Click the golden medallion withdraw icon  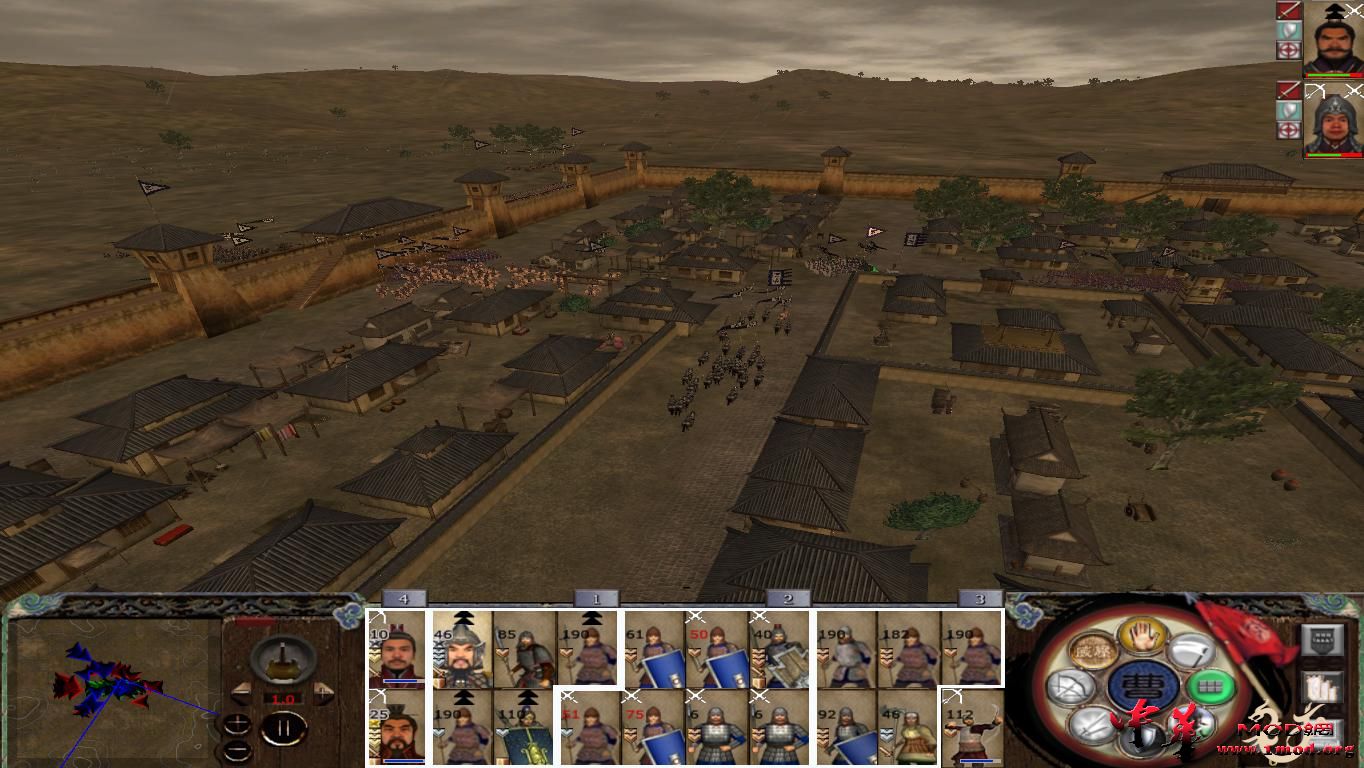coord(1092,650)
